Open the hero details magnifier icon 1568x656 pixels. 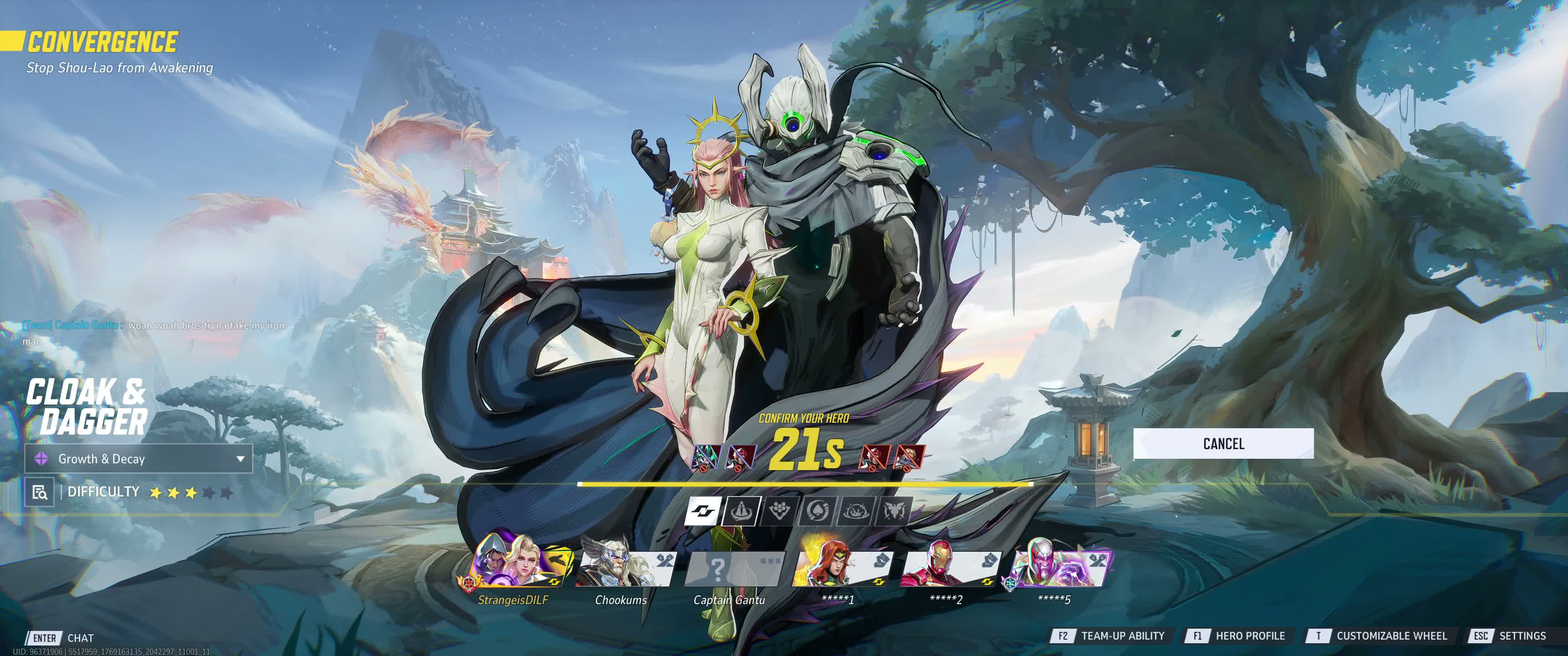[40, 492]
